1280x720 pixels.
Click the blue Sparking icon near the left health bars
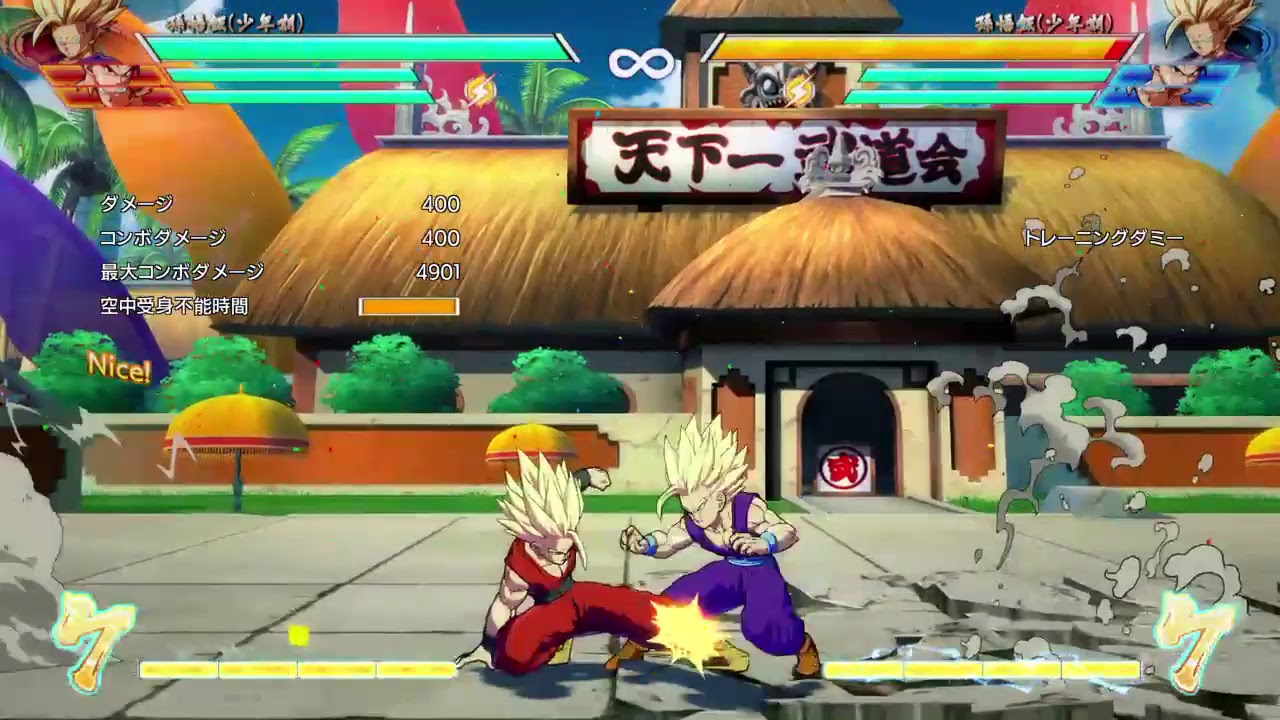tap(483, 90)
